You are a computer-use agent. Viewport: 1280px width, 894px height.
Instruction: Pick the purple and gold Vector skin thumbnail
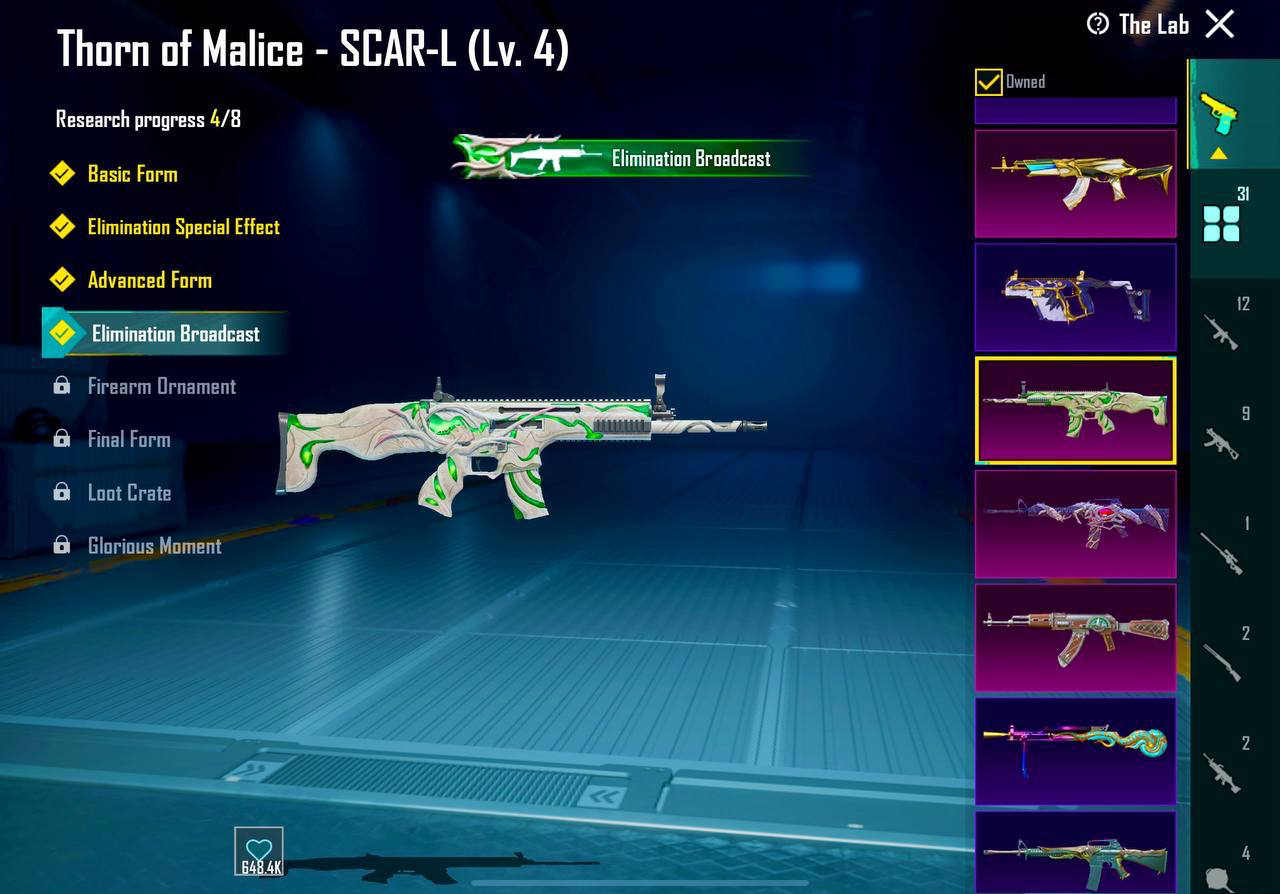tap(1075, 297)
